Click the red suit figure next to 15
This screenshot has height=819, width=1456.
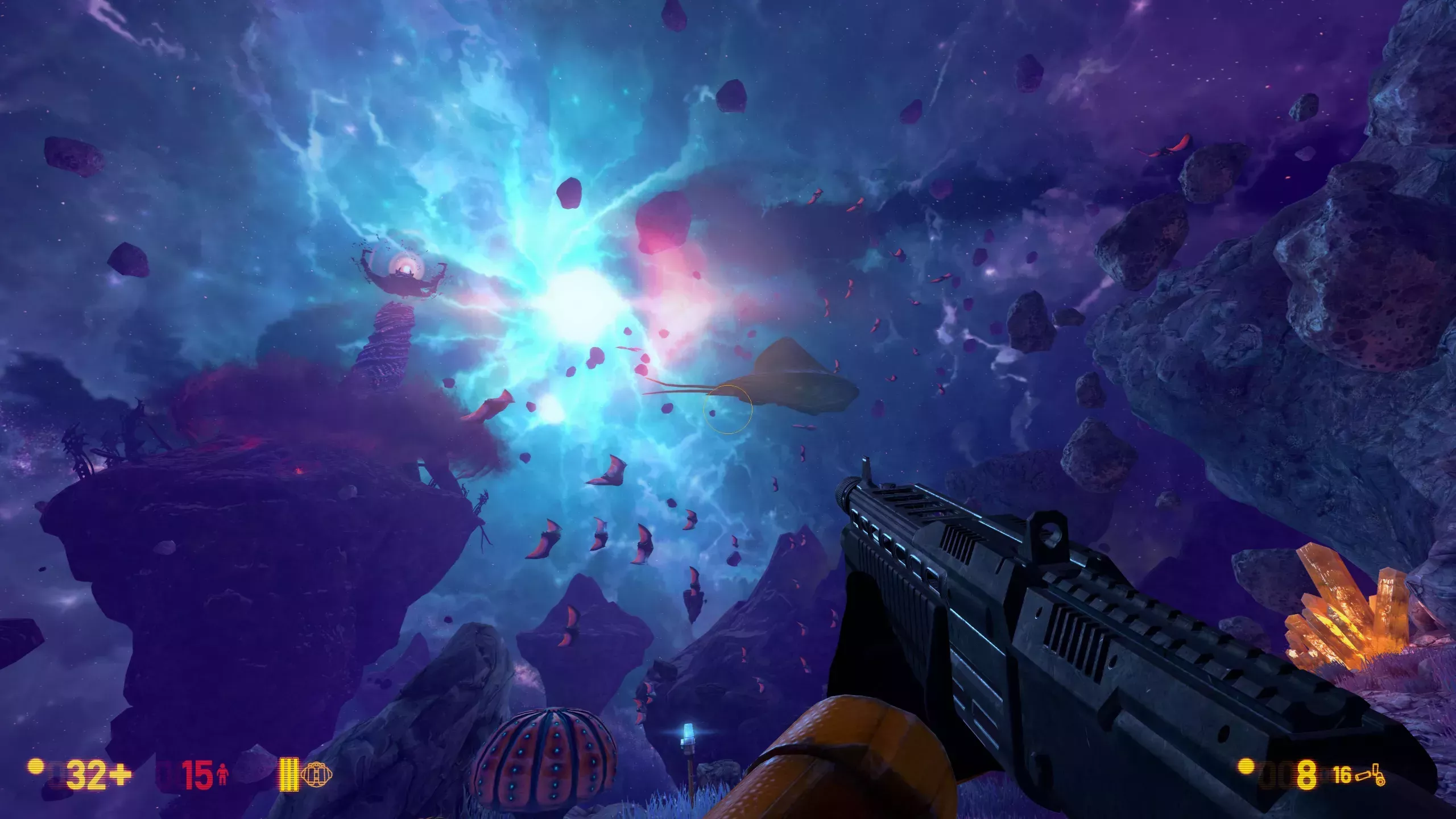222,775
